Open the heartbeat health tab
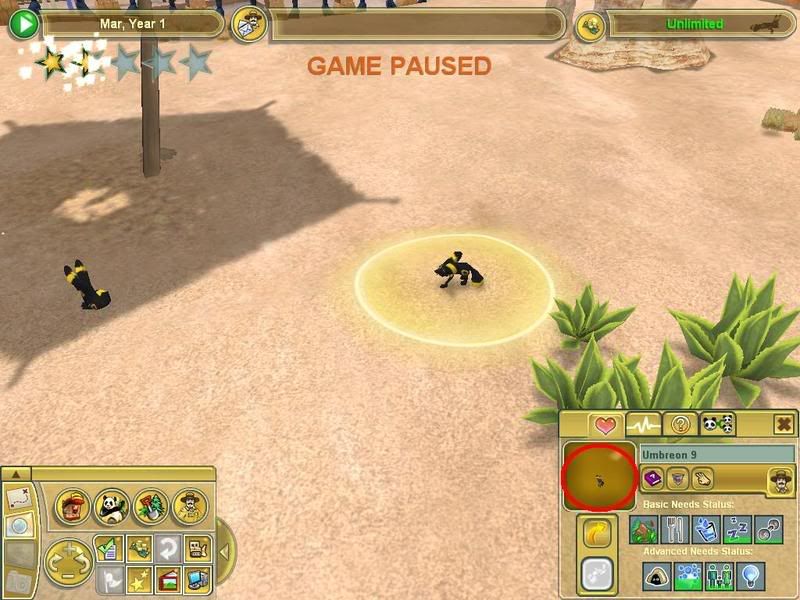 pos(642,424)
